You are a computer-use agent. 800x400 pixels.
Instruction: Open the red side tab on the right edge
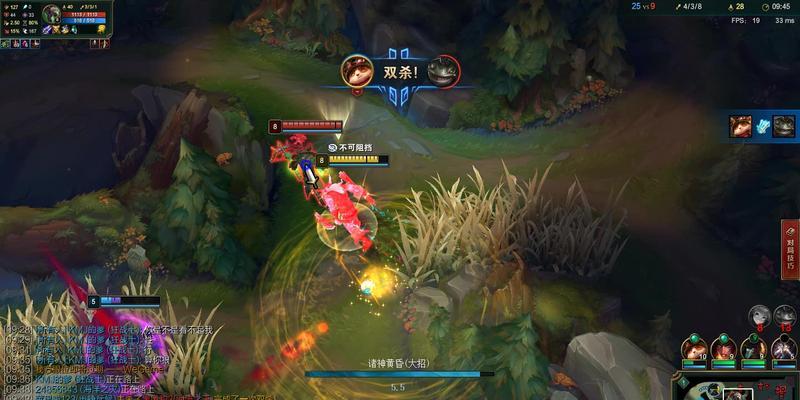tap(790, 247)
